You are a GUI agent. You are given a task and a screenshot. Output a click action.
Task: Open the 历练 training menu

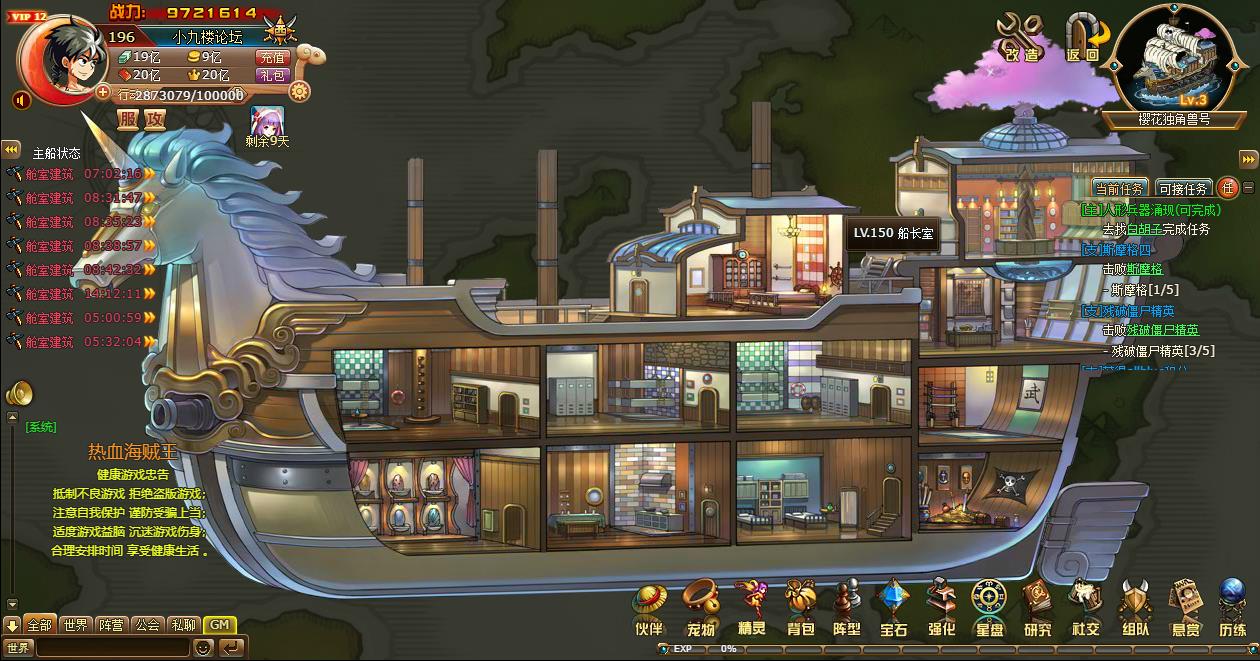pos(1232,607)
